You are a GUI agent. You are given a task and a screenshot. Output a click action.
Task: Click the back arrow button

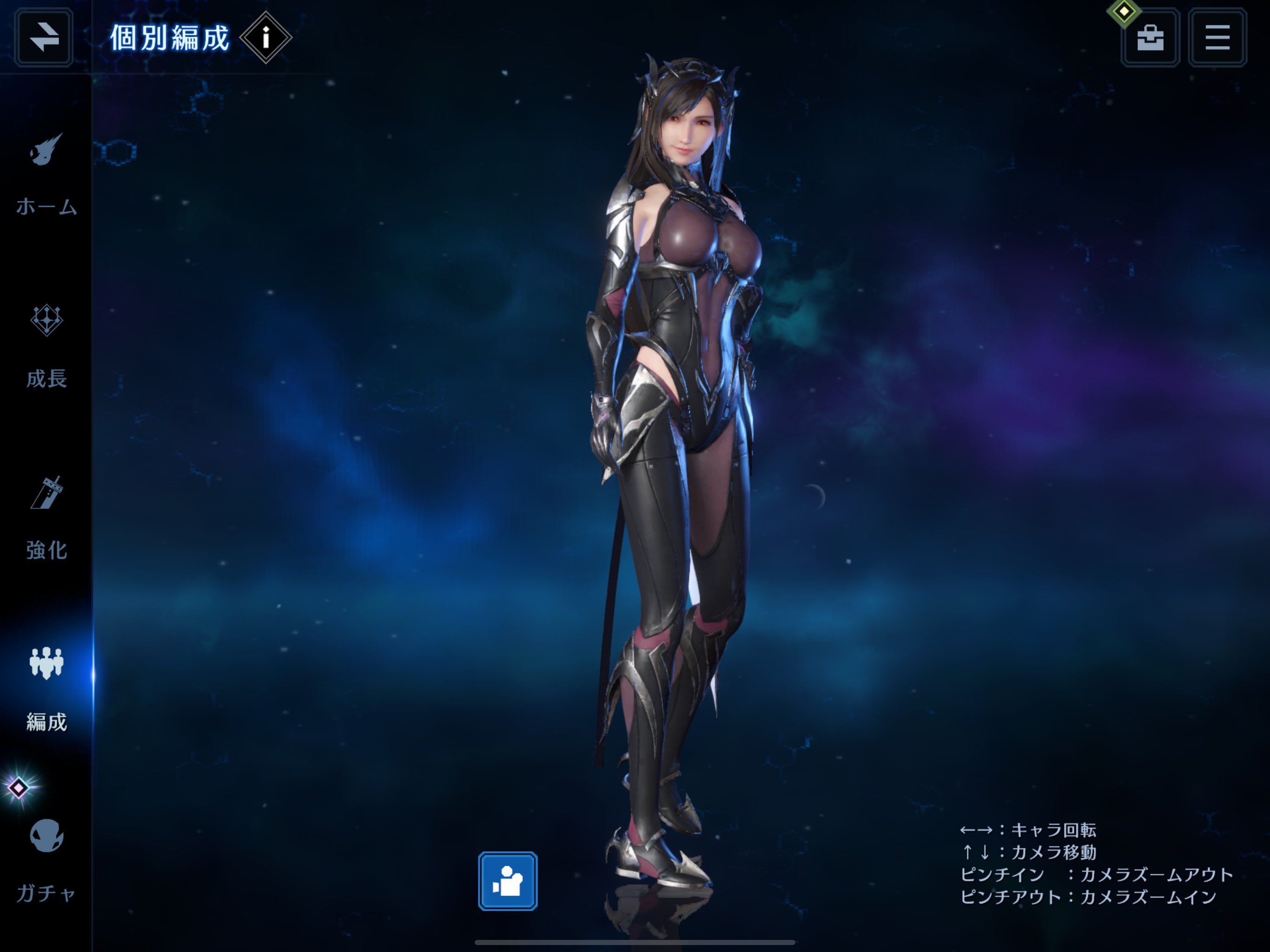pyautogui.click(x=44, y=38)
